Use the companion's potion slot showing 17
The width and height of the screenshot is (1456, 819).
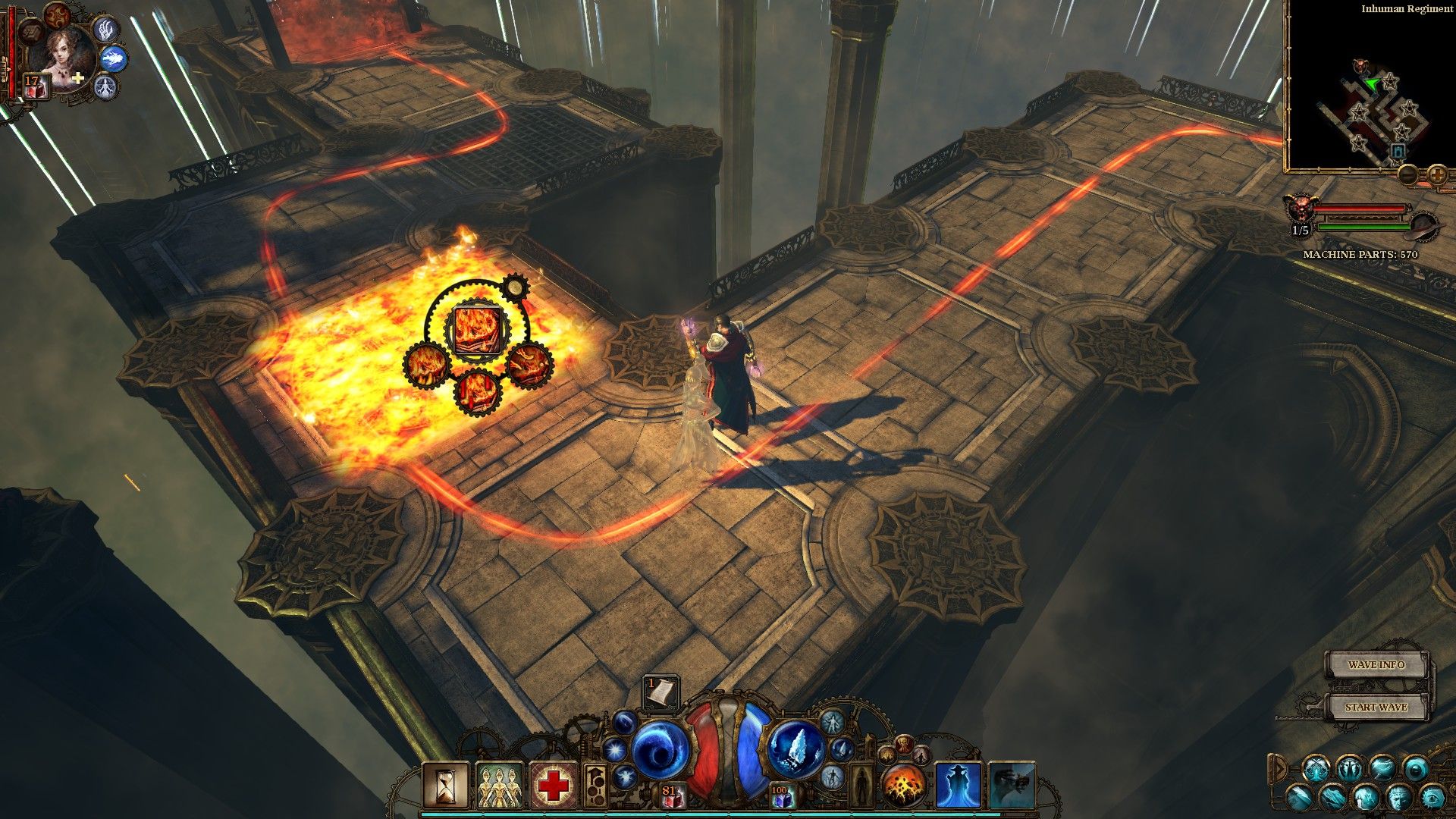point(35,86)
